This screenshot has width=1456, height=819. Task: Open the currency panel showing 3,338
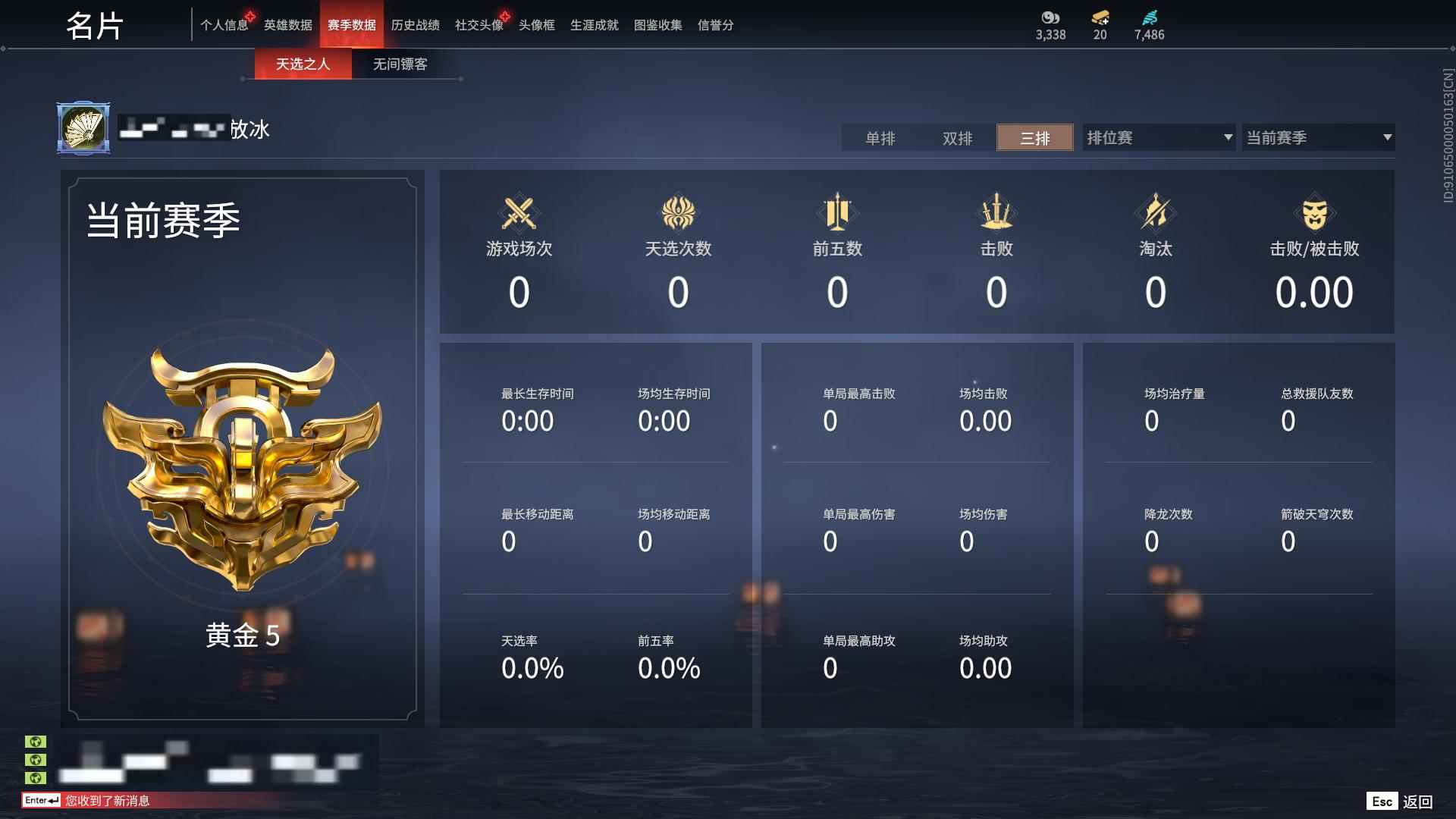coord(1049,23)
